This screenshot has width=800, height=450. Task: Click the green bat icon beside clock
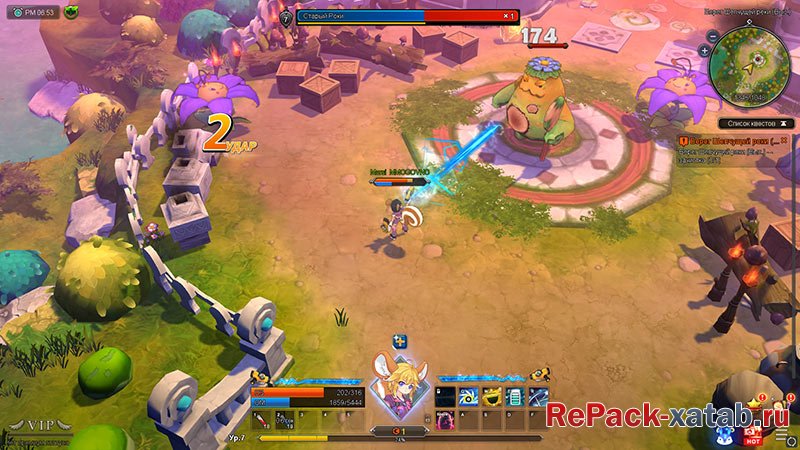click(x=72, y=13)
